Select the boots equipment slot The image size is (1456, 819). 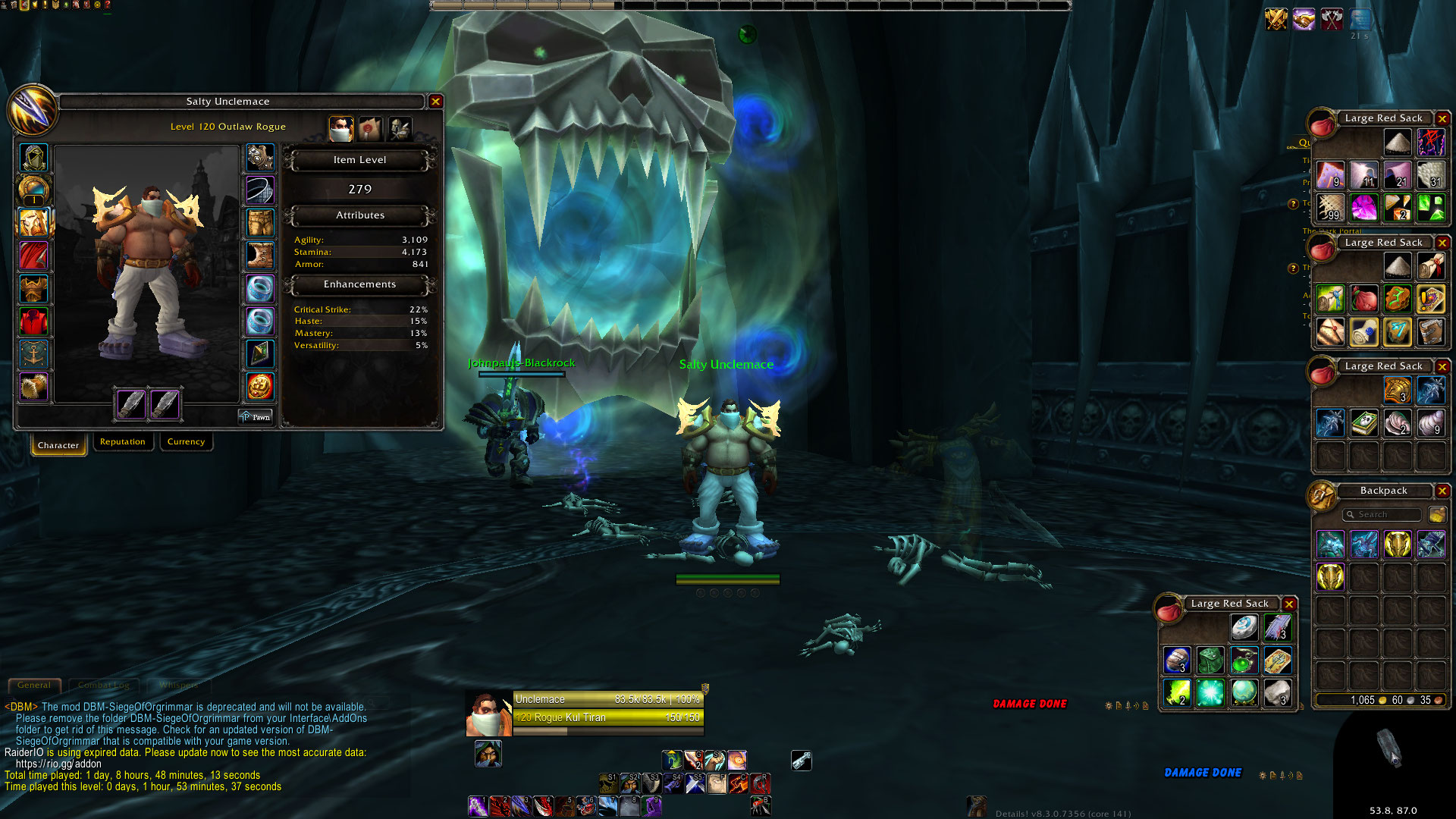pos(260,256)
